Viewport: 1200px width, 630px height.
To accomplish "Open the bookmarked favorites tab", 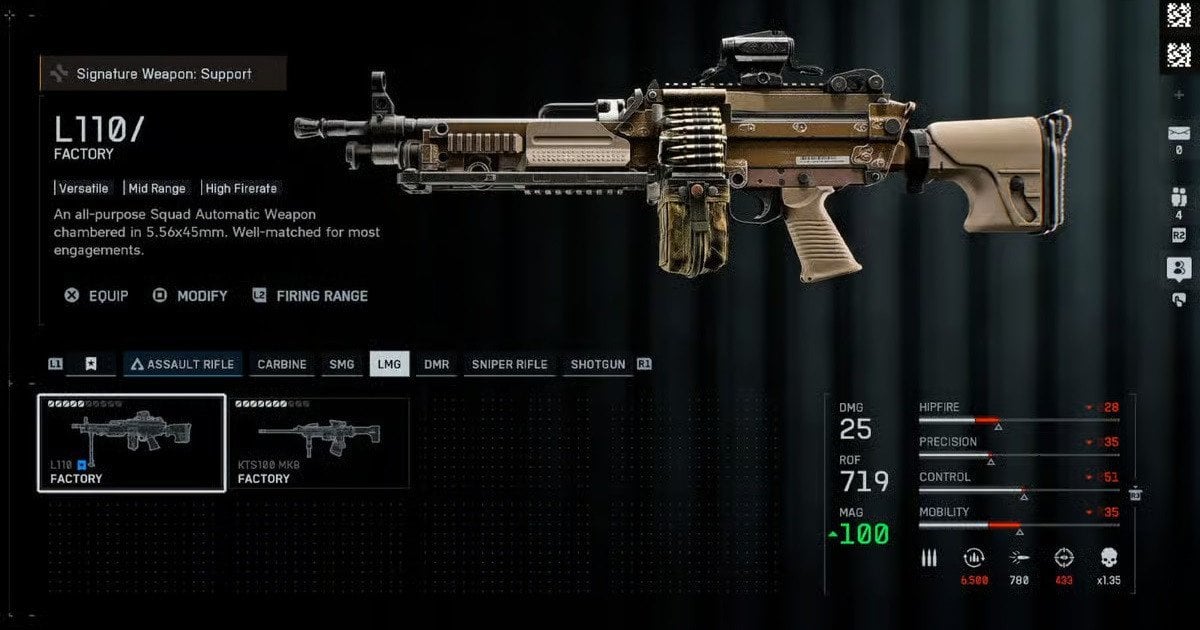I will point(90,364).
